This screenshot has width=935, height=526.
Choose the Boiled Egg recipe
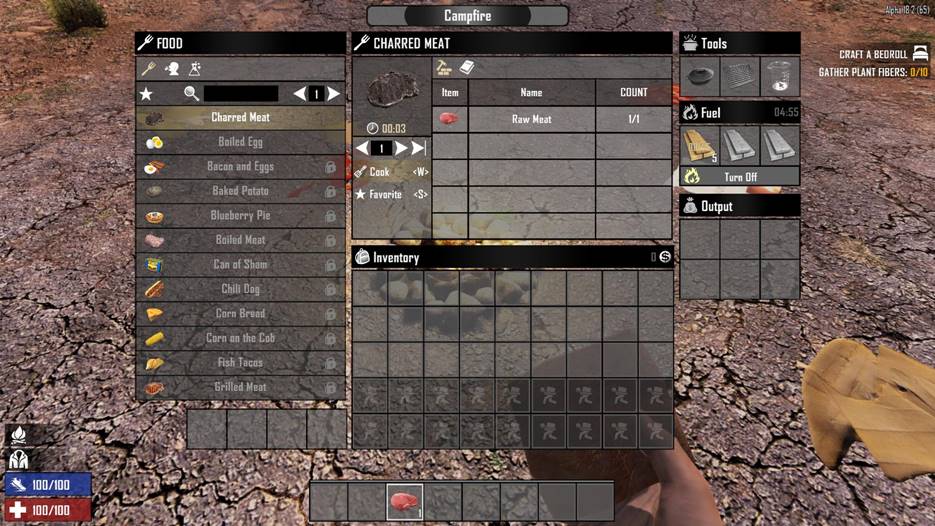click(240, 142)
